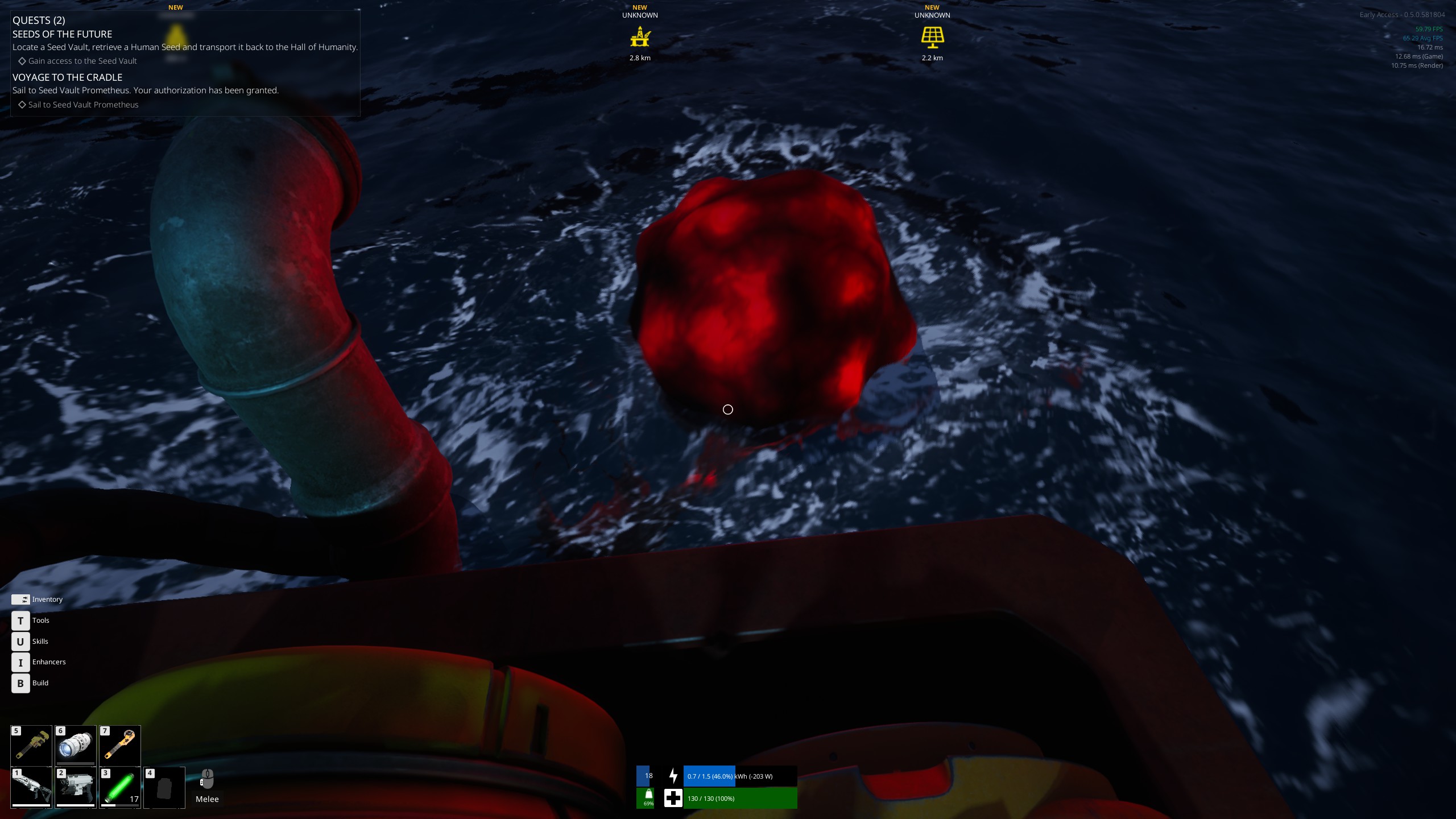1456x819 pixels.
Task: Click the solar panel waypoint marker
Action: click(932, 38)
